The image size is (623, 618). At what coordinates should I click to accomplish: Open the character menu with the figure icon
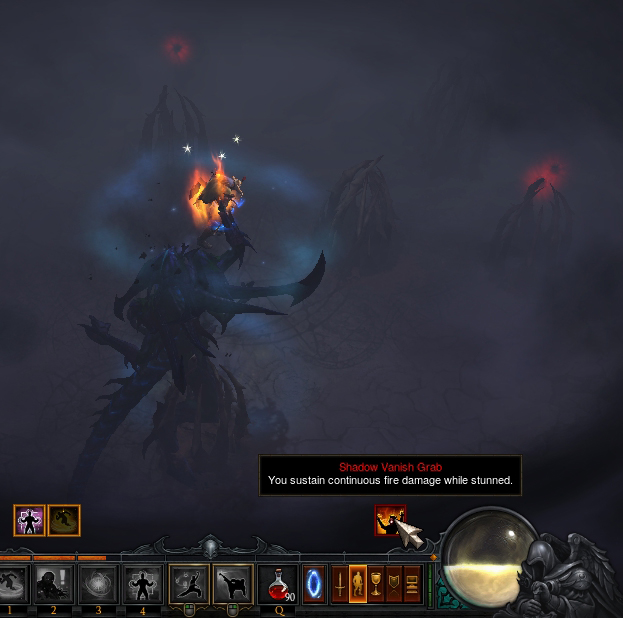click(x=357, y=583)
